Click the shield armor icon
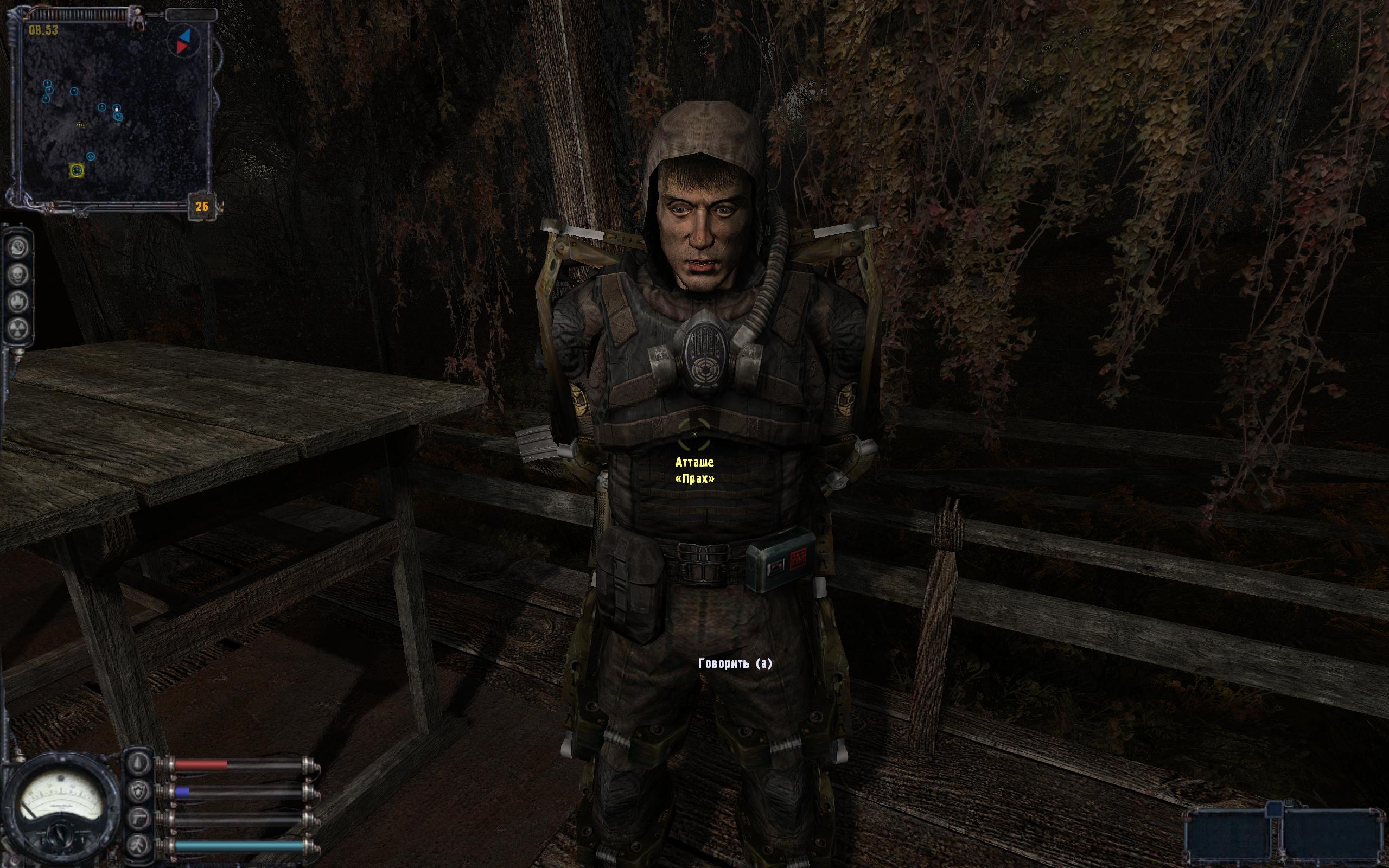The height and width of the screenshot is (868, 1389). [x=139, y=791]
